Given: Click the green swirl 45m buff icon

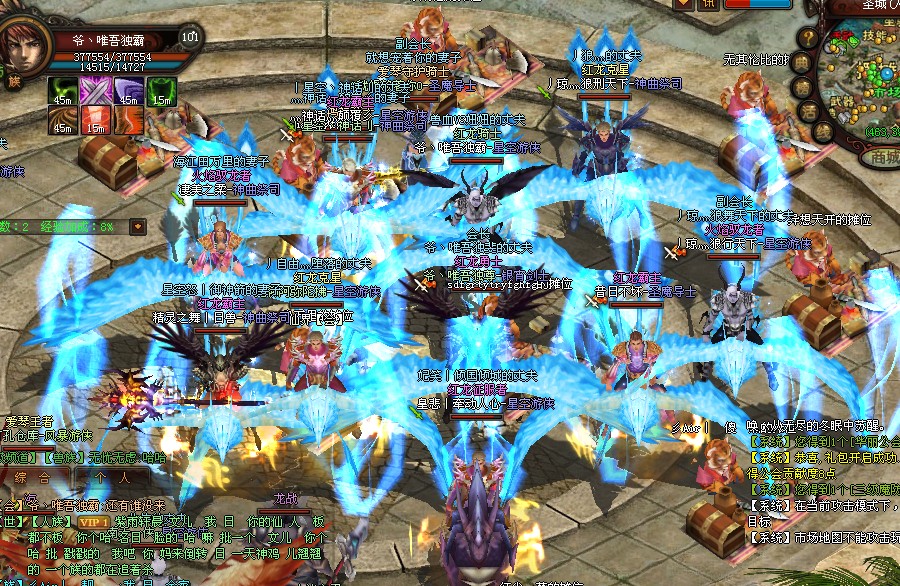Looking at the screenshot, I should coord(62,90).
